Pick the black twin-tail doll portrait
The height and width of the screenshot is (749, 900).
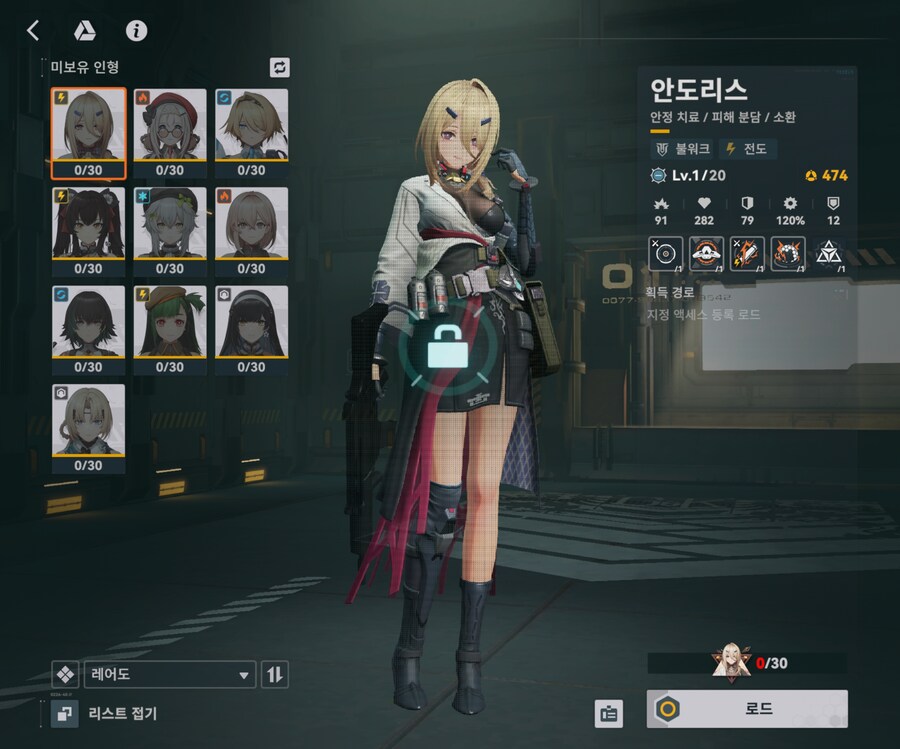click(88, 231)
